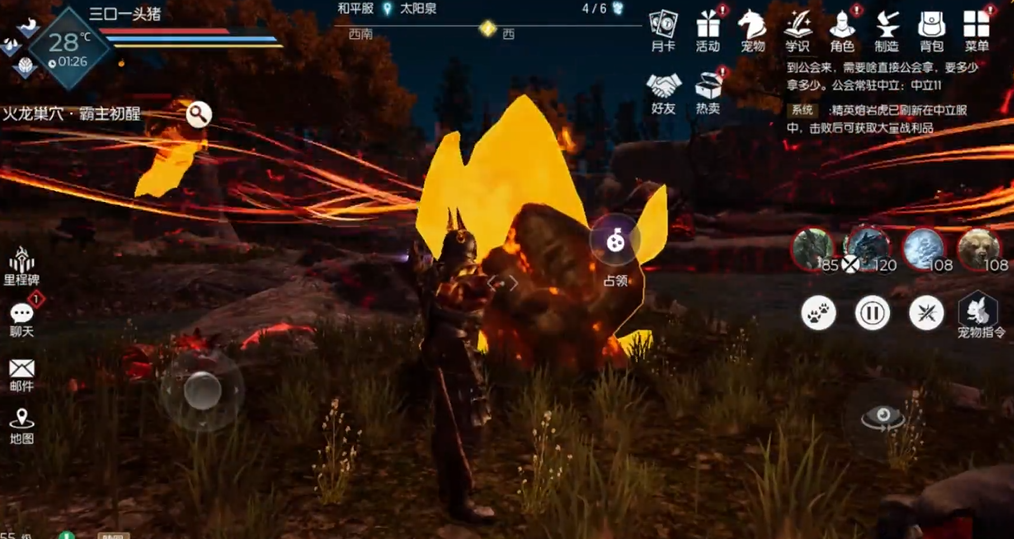This screenshot has height=539, width=1014.
Task: Click the magnifier beside the quest tracker
Action: 198,114
